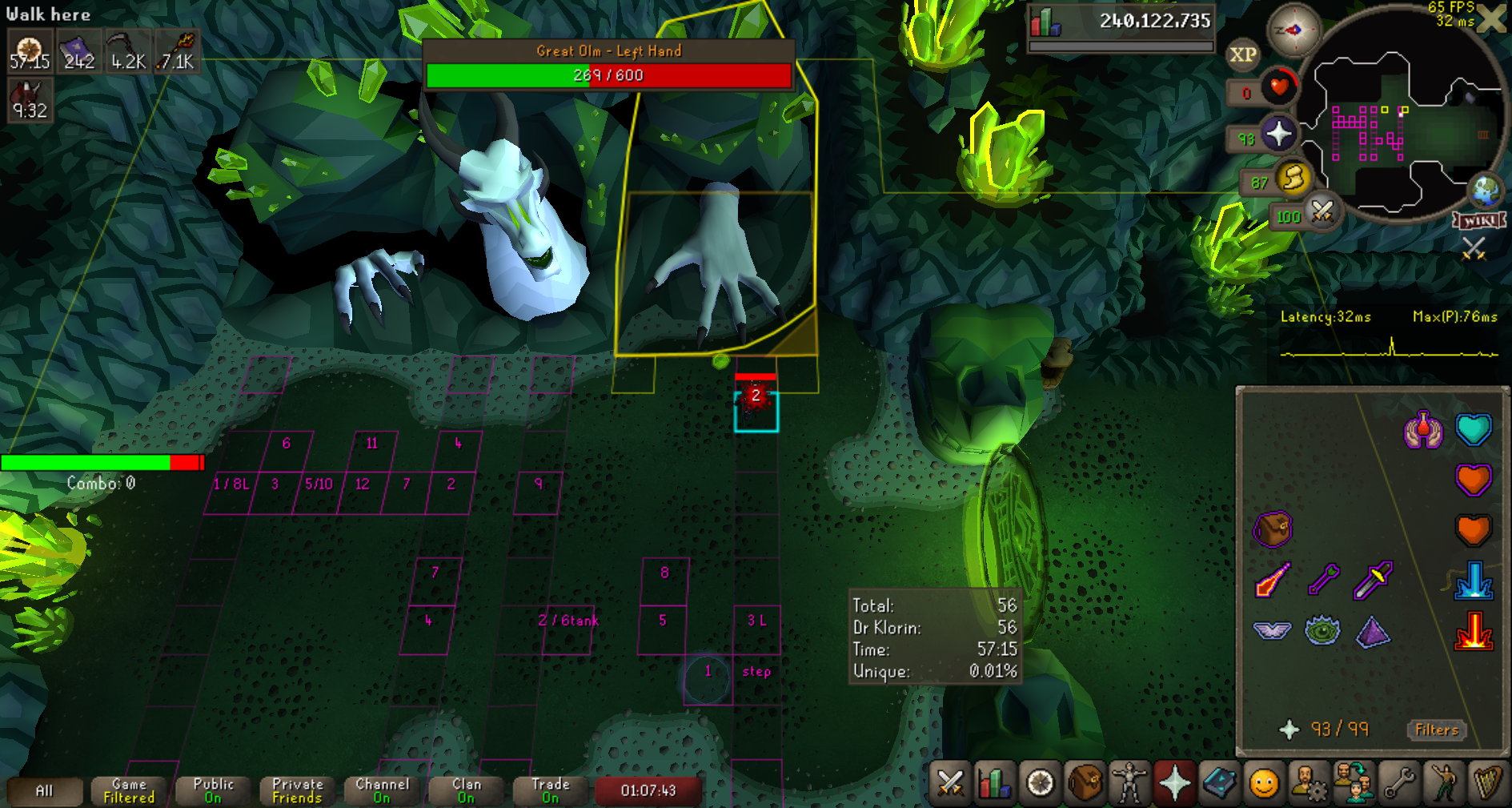Activate the special attack orb at 100

click(x=1321, y=212)
